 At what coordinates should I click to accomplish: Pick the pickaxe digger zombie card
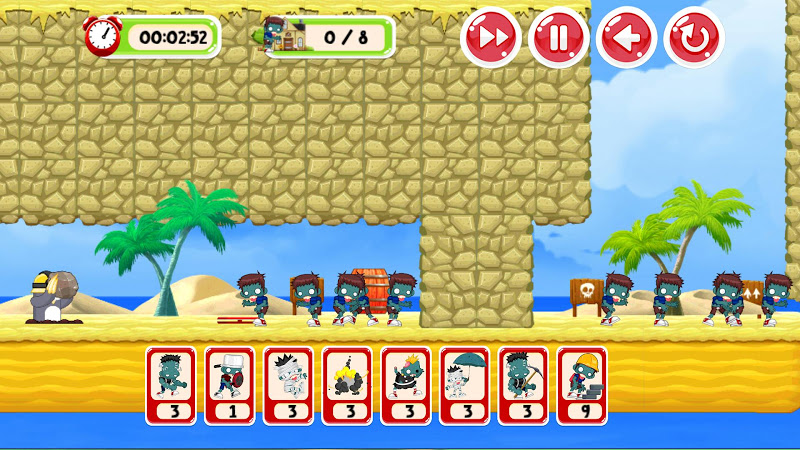[523, 385]
